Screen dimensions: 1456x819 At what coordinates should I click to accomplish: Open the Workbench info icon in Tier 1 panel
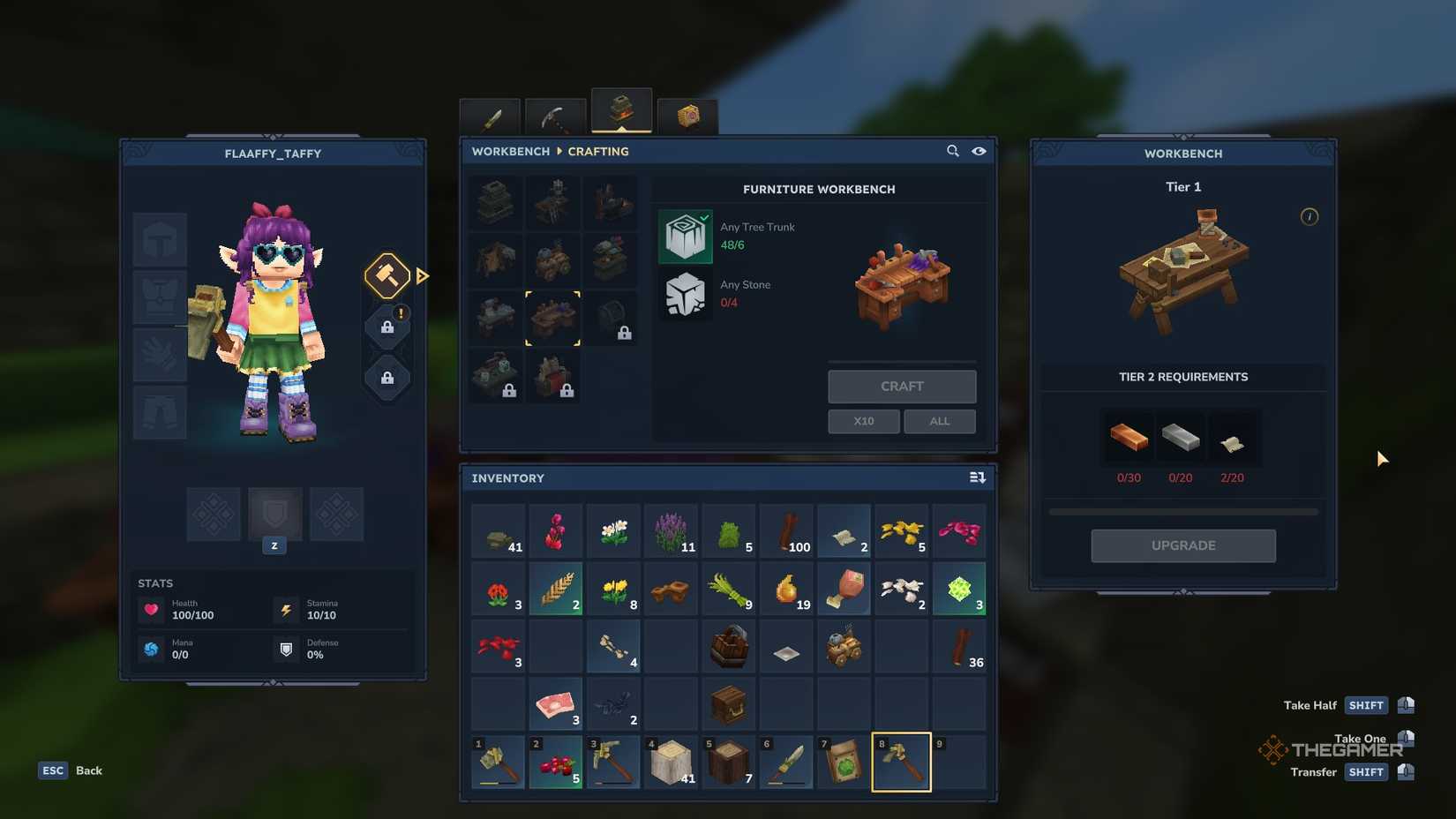coord(1310,216)
